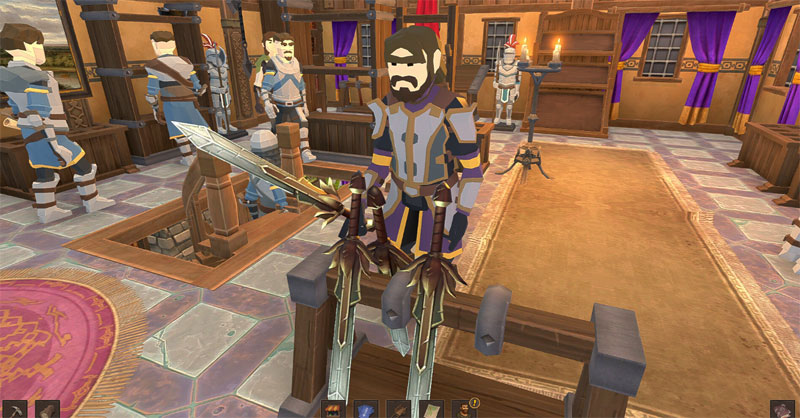Click the pink creature icon slot

click(782, 410)
